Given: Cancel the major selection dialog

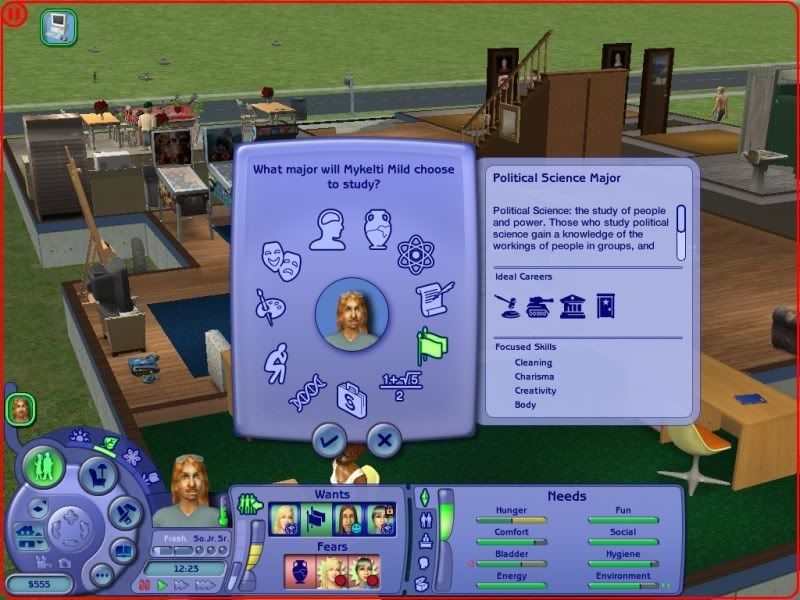Looking at the screenshot, I should 383,439.
